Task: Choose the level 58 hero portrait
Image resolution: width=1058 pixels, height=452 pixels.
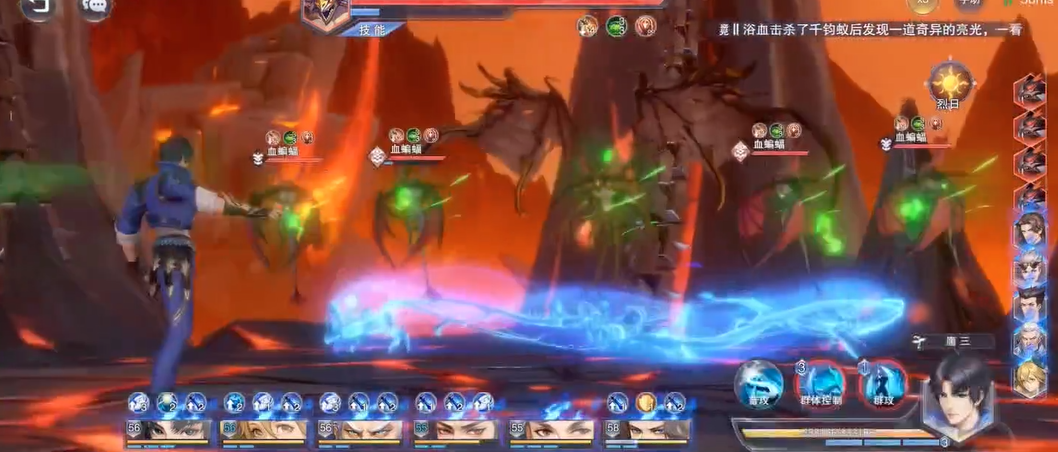Action: [648, 430]
